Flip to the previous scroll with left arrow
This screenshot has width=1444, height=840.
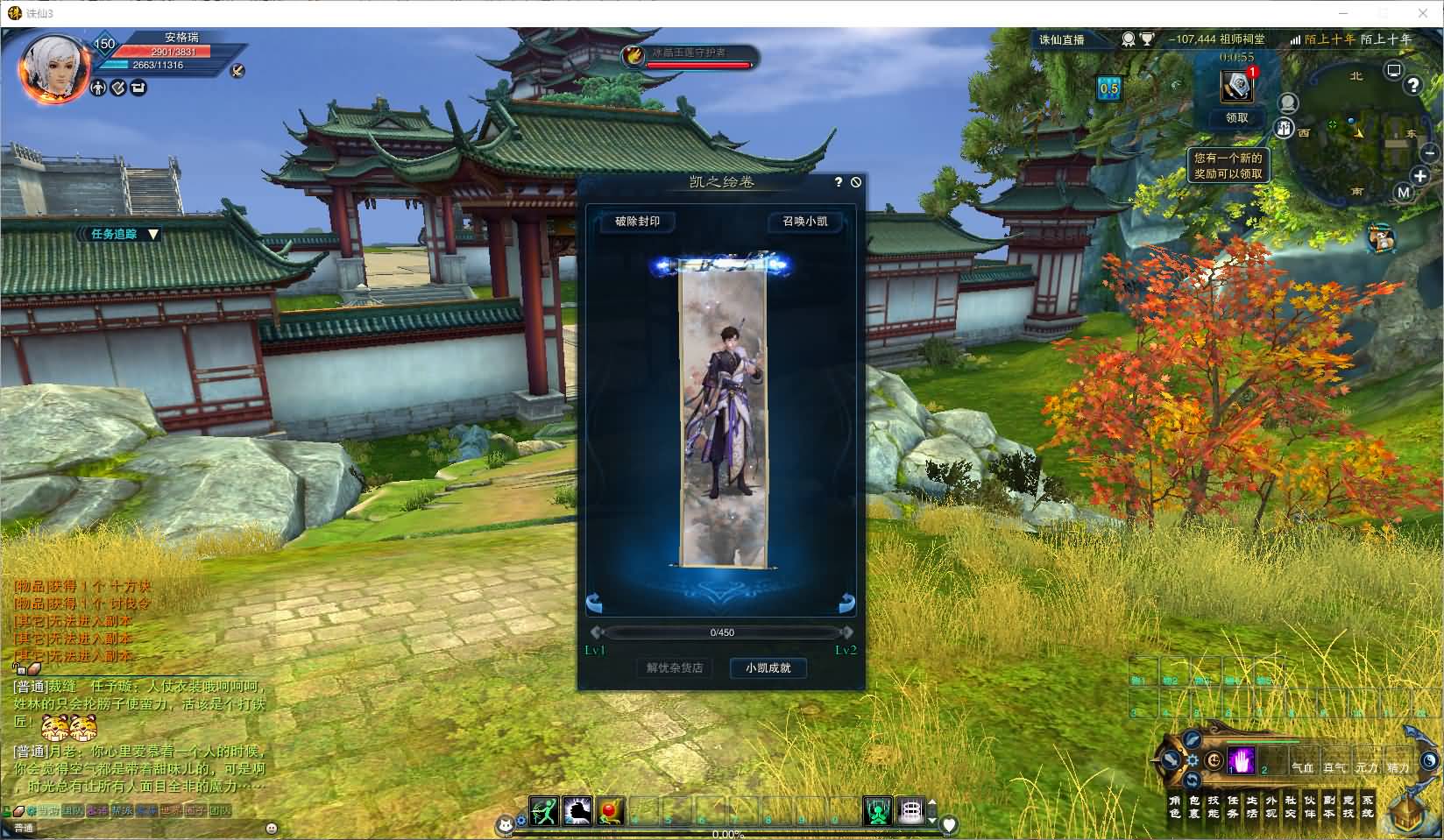(594, 604)
